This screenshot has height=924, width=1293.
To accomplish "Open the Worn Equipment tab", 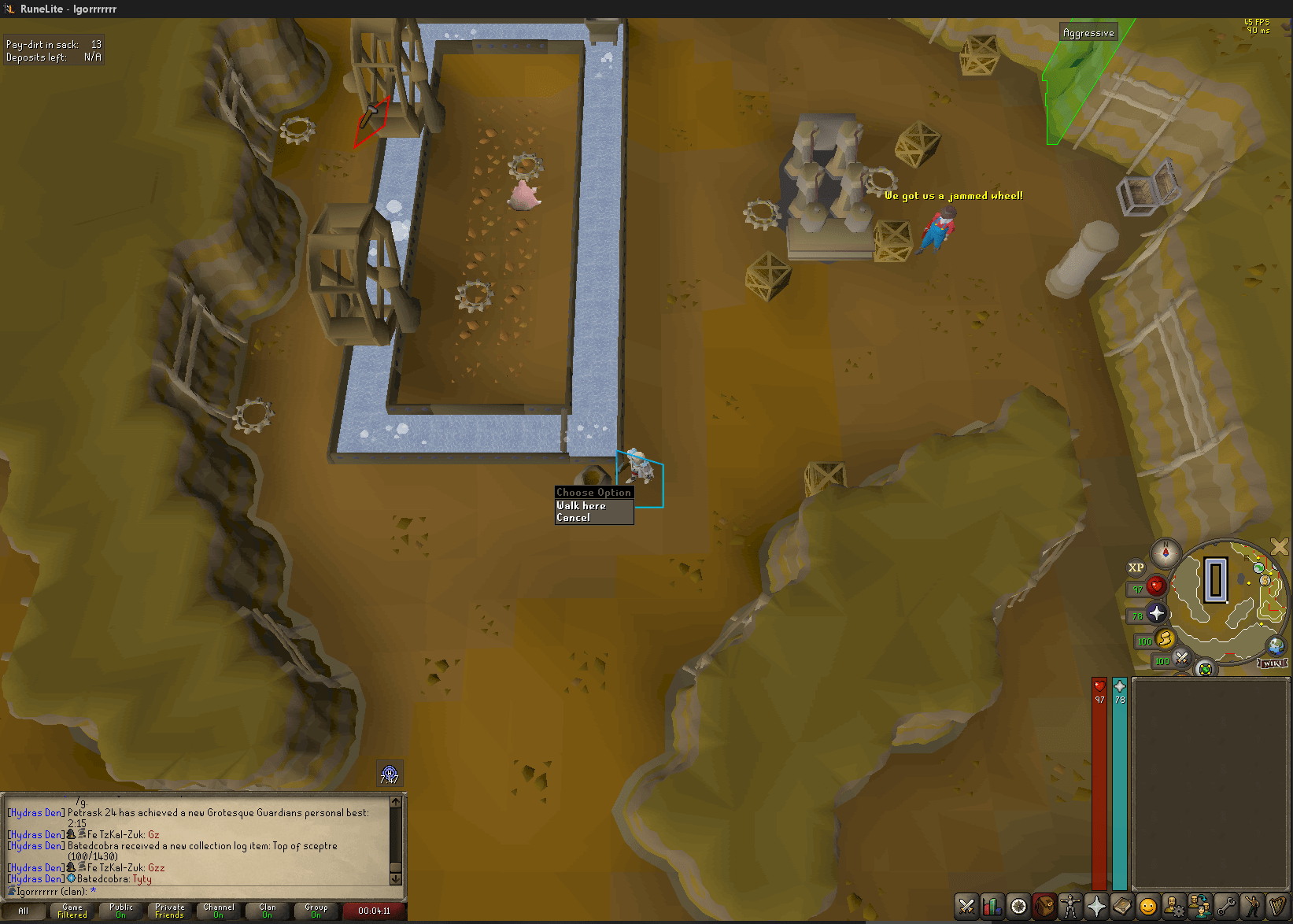I will pyautogui.click(x=1070, y=907).
